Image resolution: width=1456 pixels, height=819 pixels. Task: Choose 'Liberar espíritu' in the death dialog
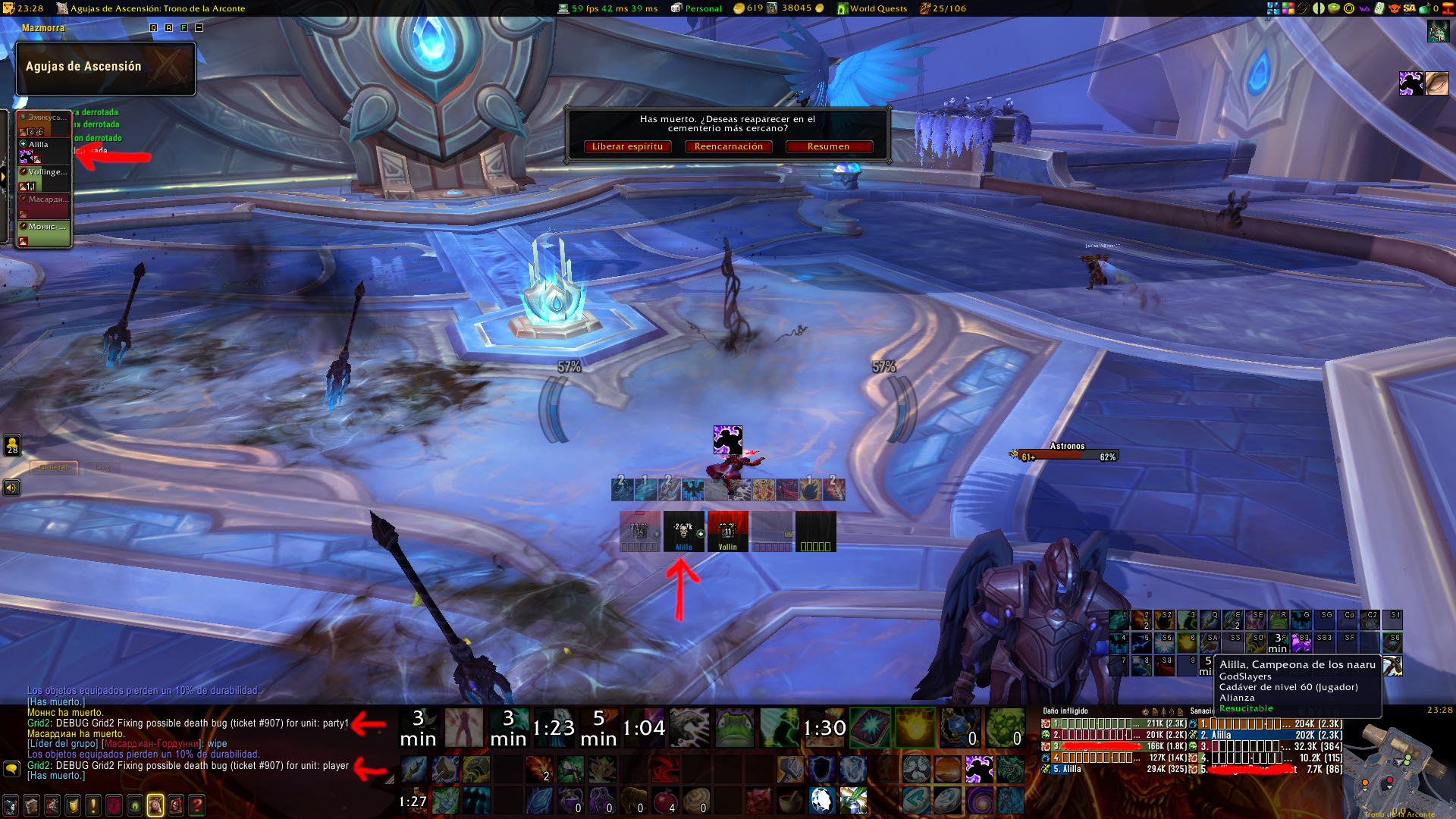tap(627, 146)
